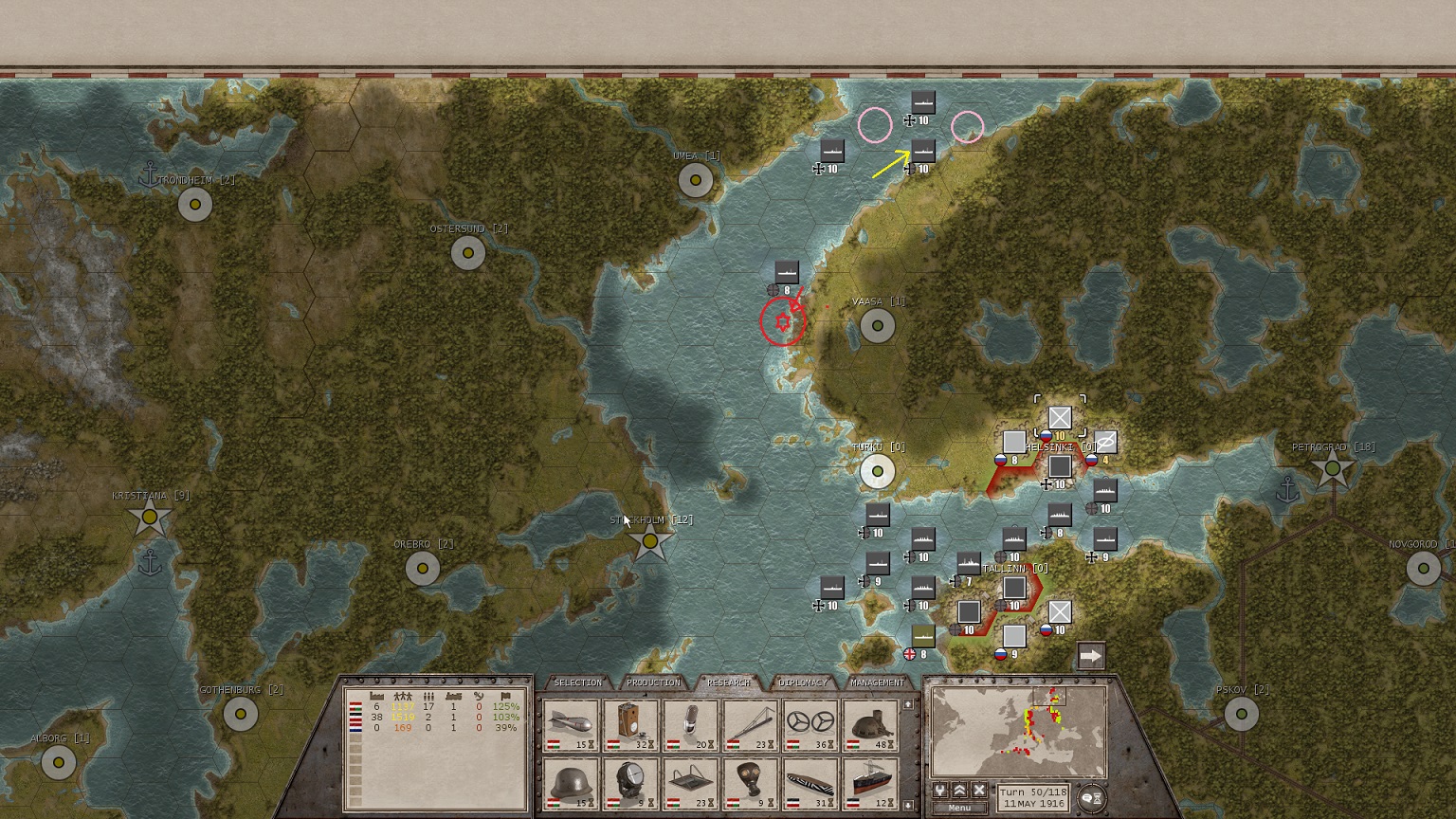This screenshot has height=819, width=1456.
Task: Choose the field telephone research item
Action: click(x=631, y=726)
